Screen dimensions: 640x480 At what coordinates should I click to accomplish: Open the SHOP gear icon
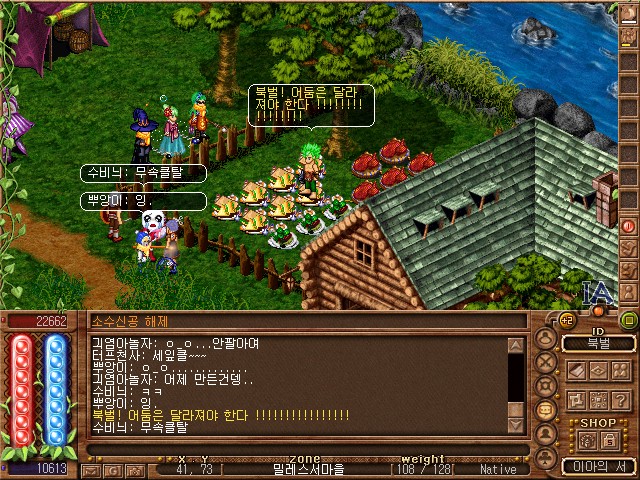pyautogui.click(x=585, y=440)
